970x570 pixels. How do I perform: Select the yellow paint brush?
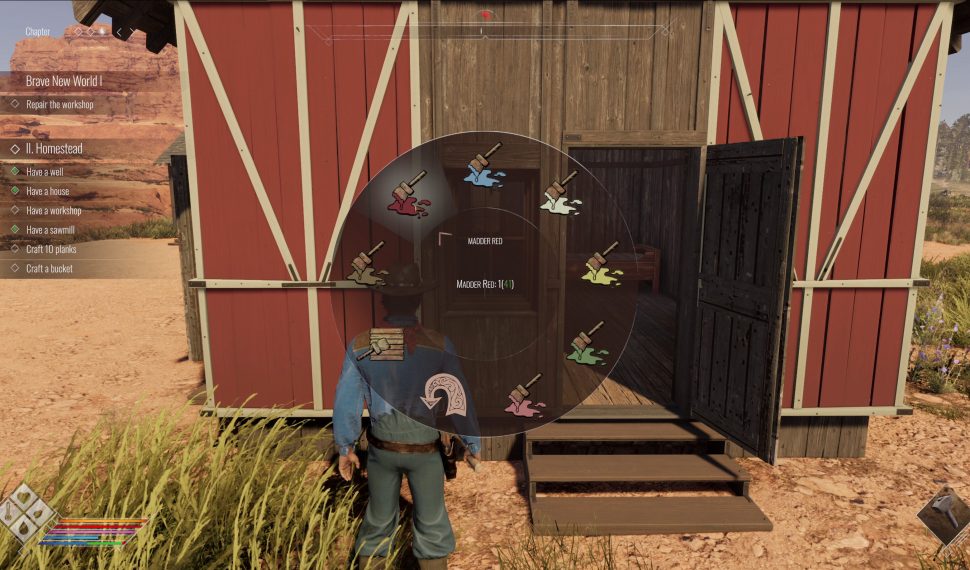601,264
